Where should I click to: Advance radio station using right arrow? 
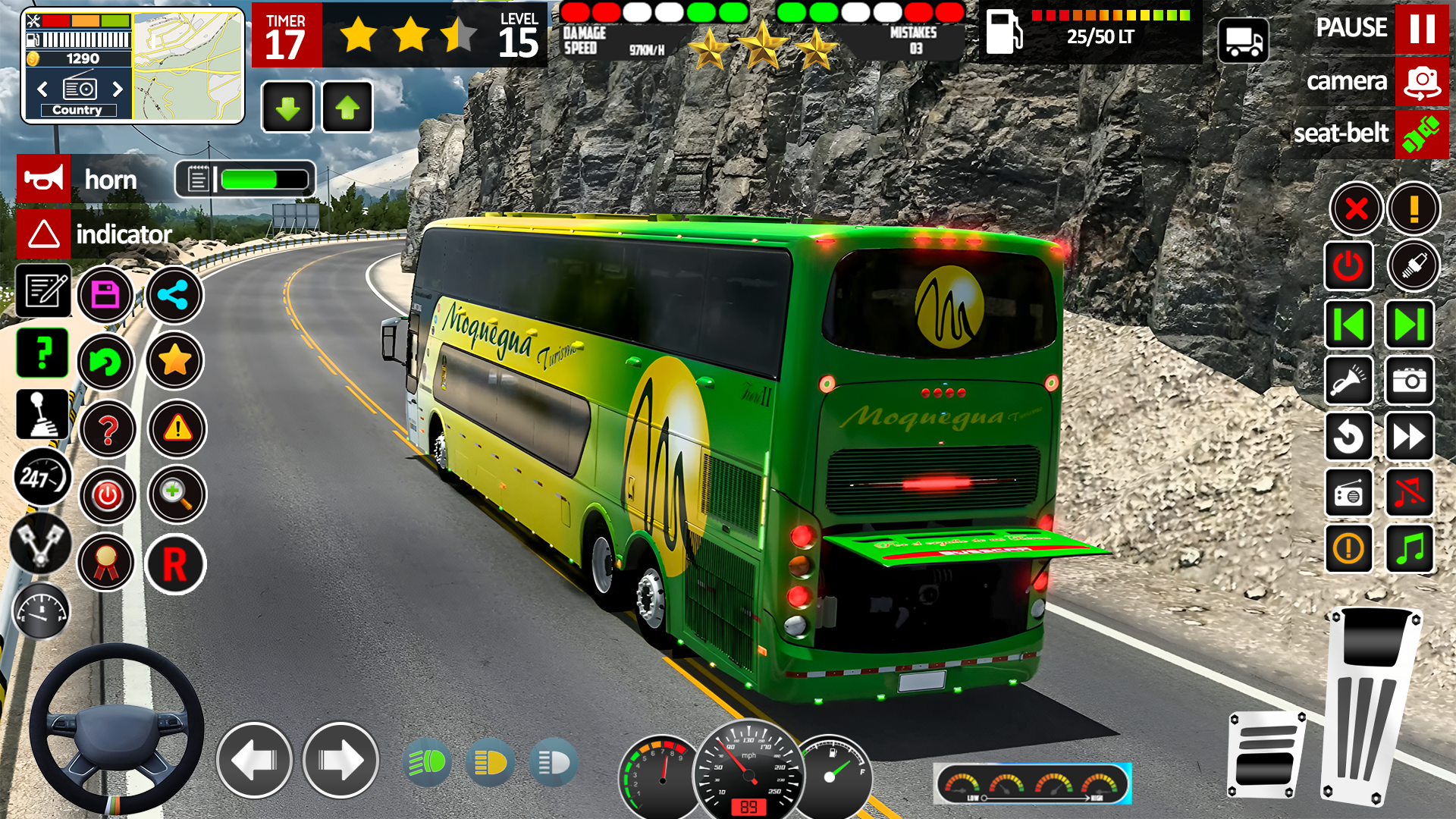[x=119, y=89]
